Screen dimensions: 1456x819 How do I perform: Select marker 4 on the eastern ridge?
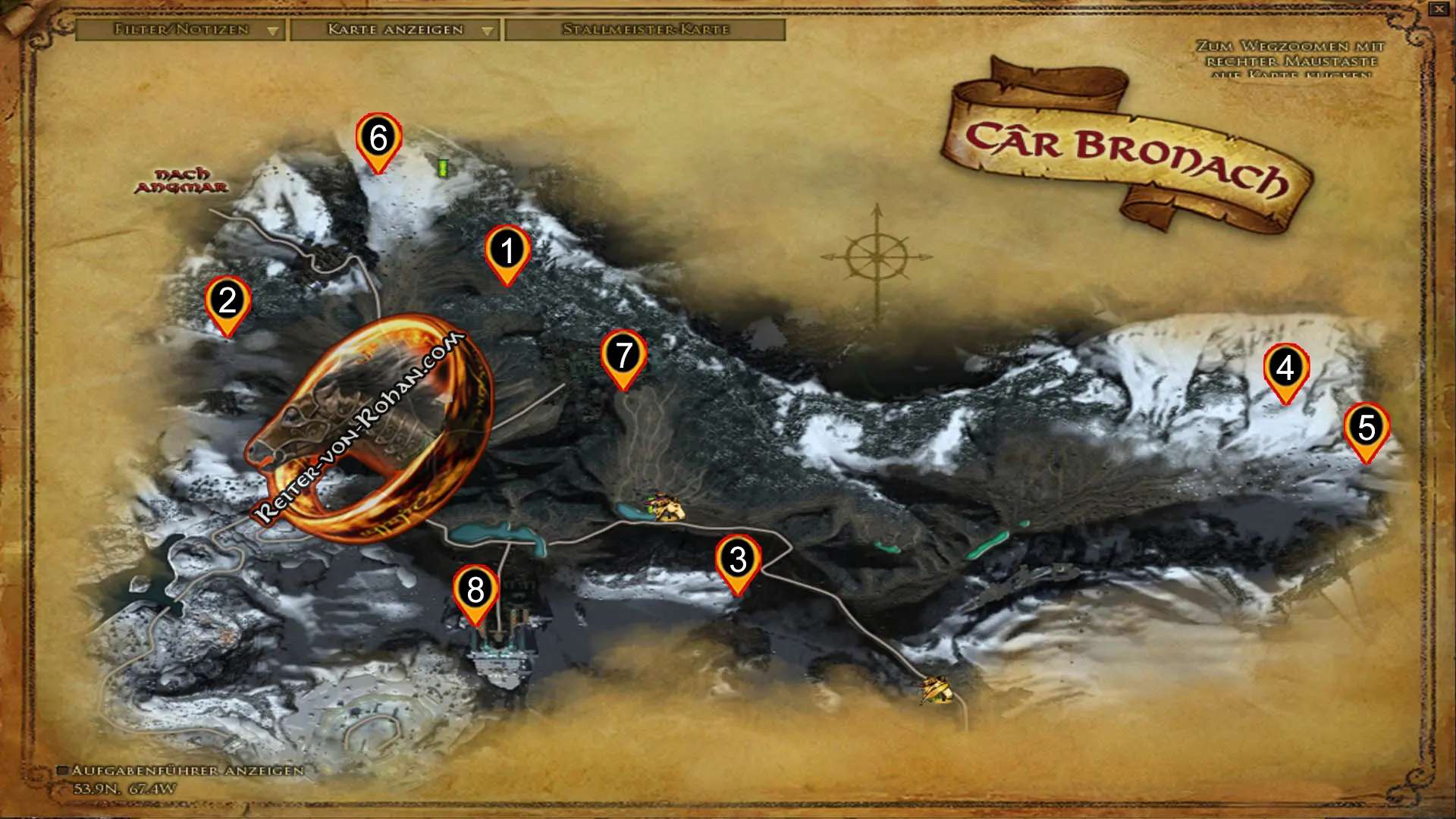click(x=1285, y=369)
